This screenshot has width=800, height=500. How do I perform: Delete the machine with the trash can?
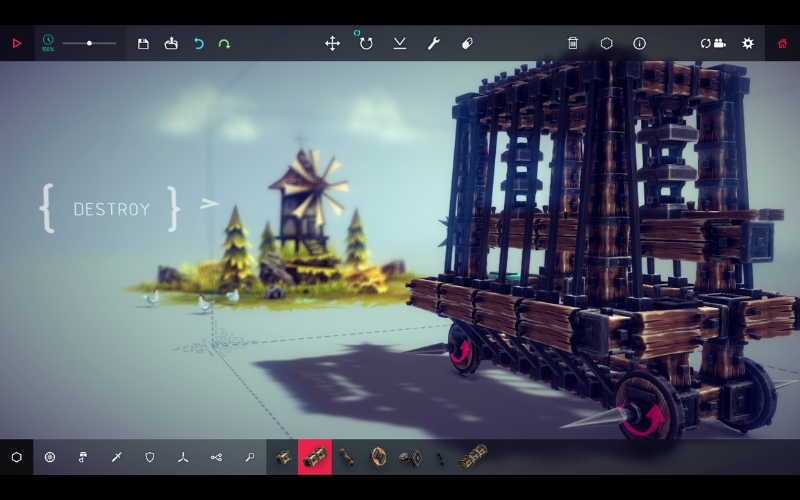pyautogui.click(x=573, y=43)
